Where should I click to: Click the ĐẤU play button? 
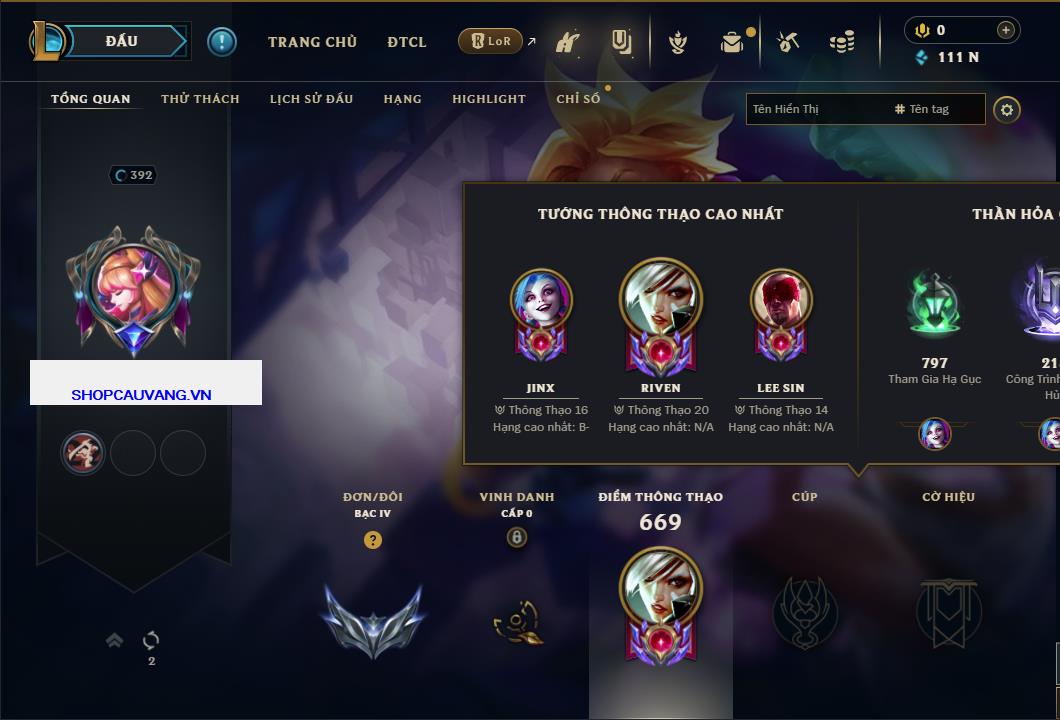click(121, 41)
